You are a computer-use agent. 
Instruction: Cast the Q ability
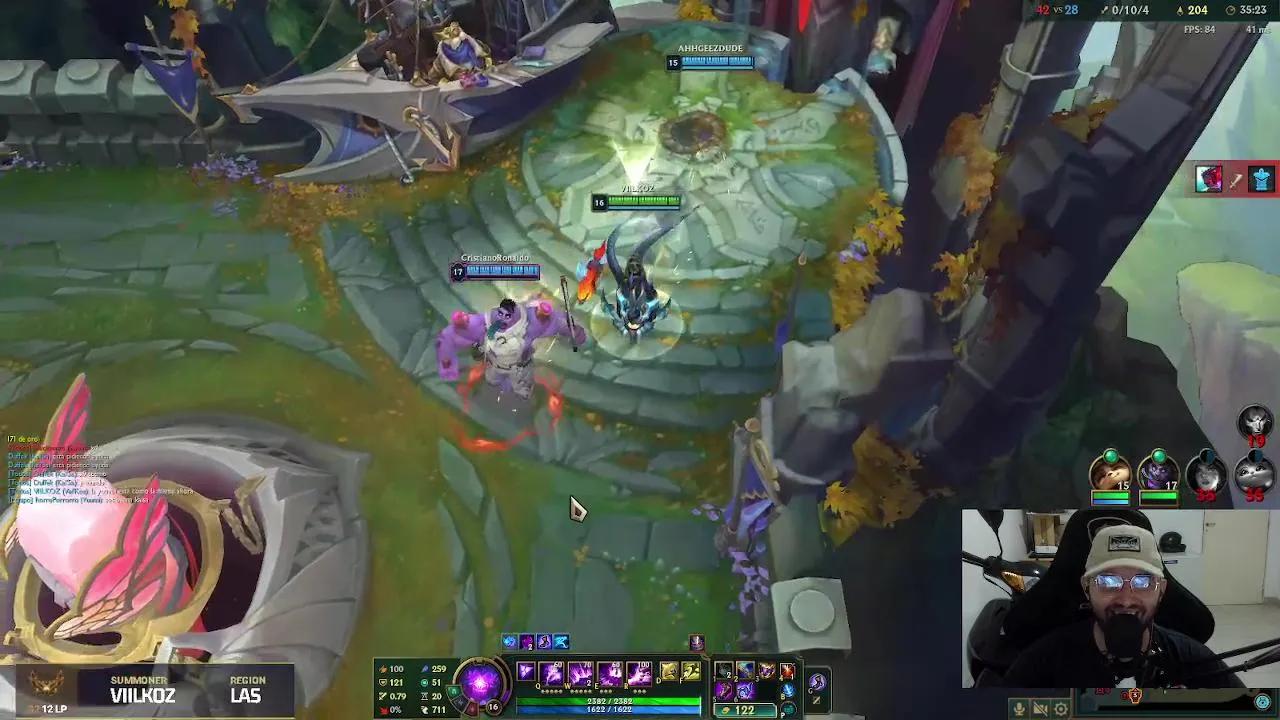(550, 673)
